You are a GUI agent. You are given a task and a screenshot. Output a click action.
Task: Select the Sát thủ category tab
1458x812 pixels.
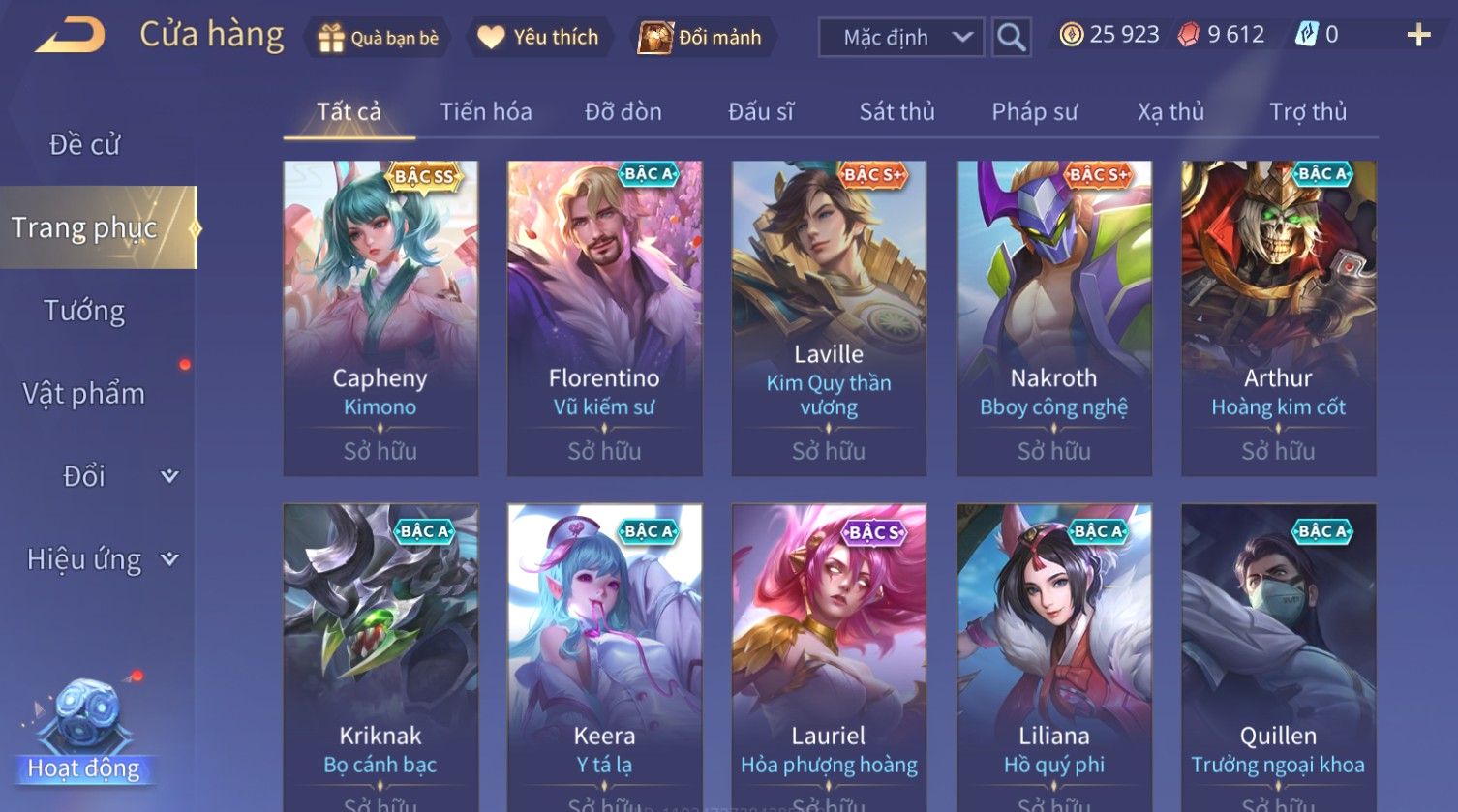896,112
